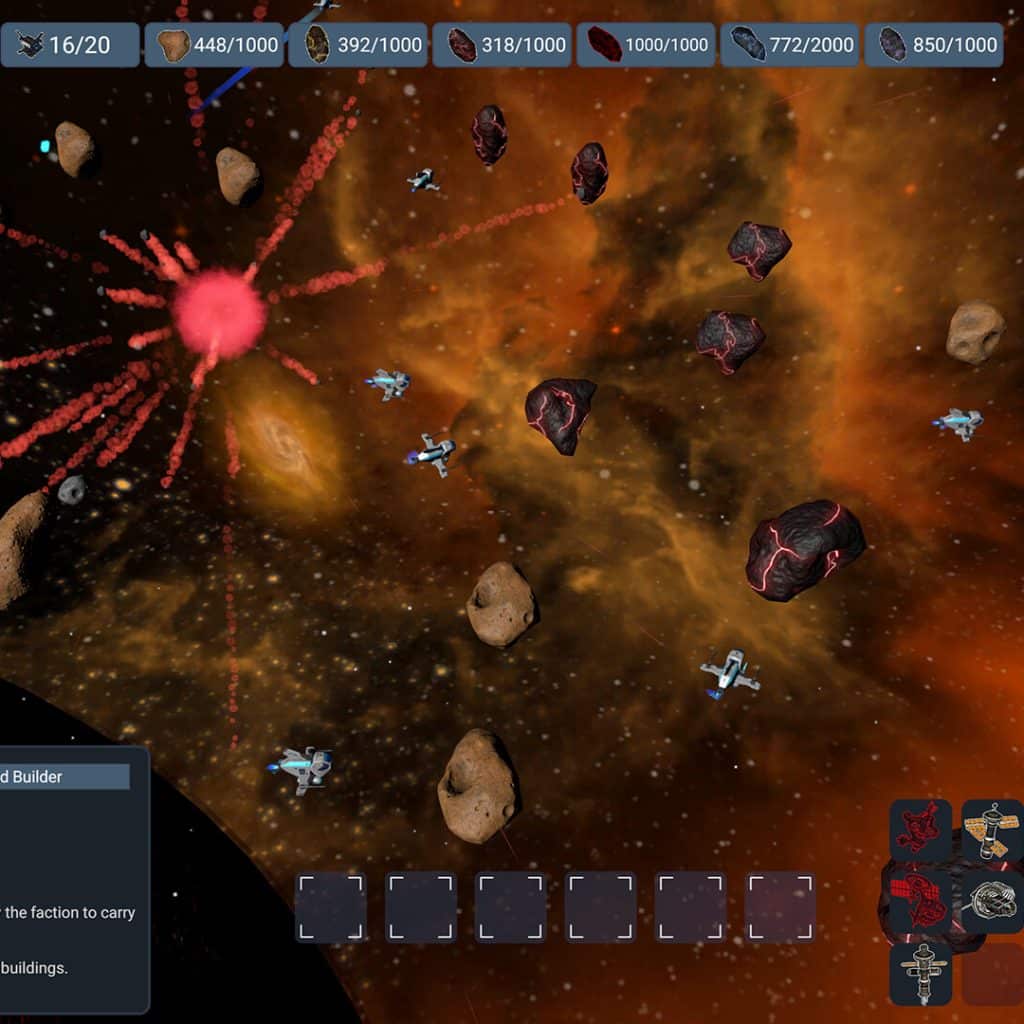Select the red structure with grid panel
Viewport: 1024px width, 1024px height.
[x=918, y=901]
